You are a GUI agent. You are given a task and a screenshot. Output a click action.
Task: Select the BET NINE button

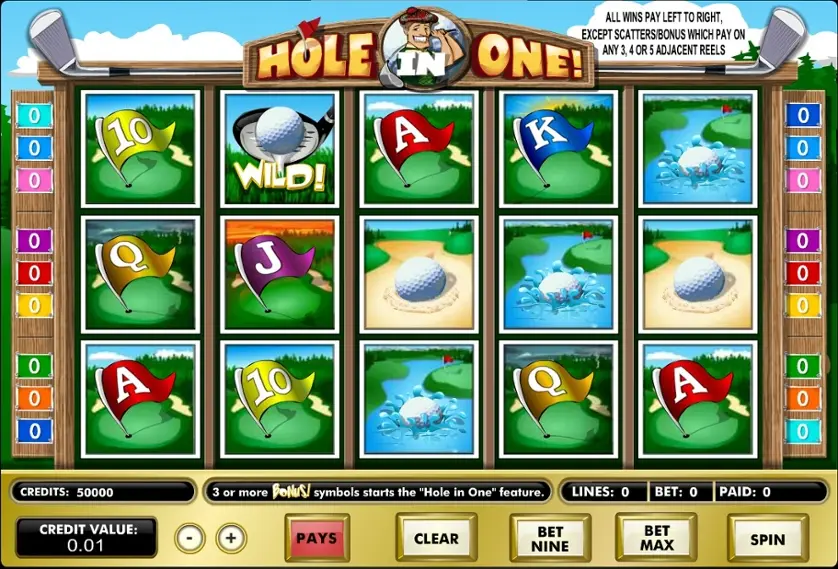(x=550, y=538)
